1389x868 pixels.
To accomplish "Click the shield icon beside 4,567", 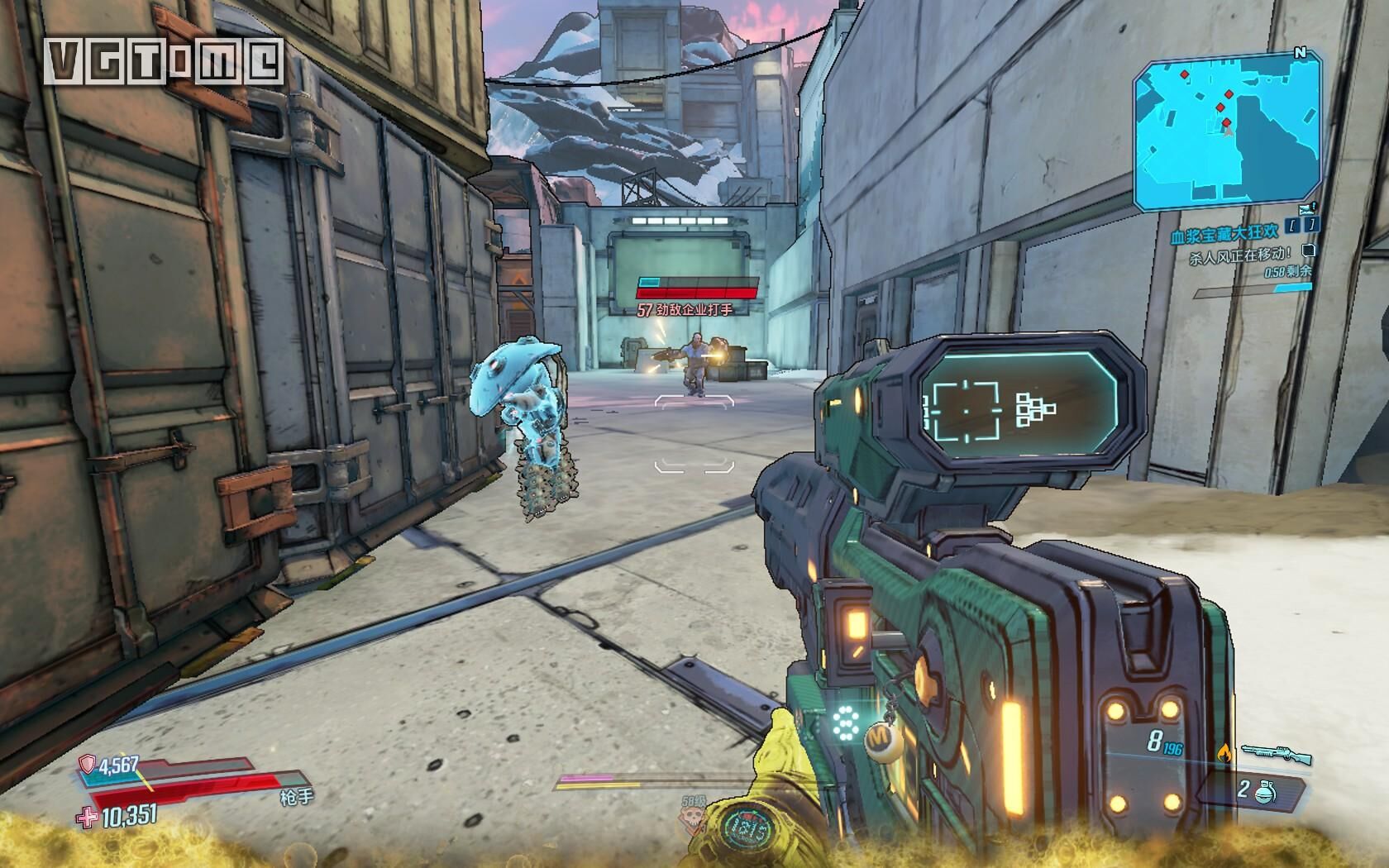I will 87,765.
